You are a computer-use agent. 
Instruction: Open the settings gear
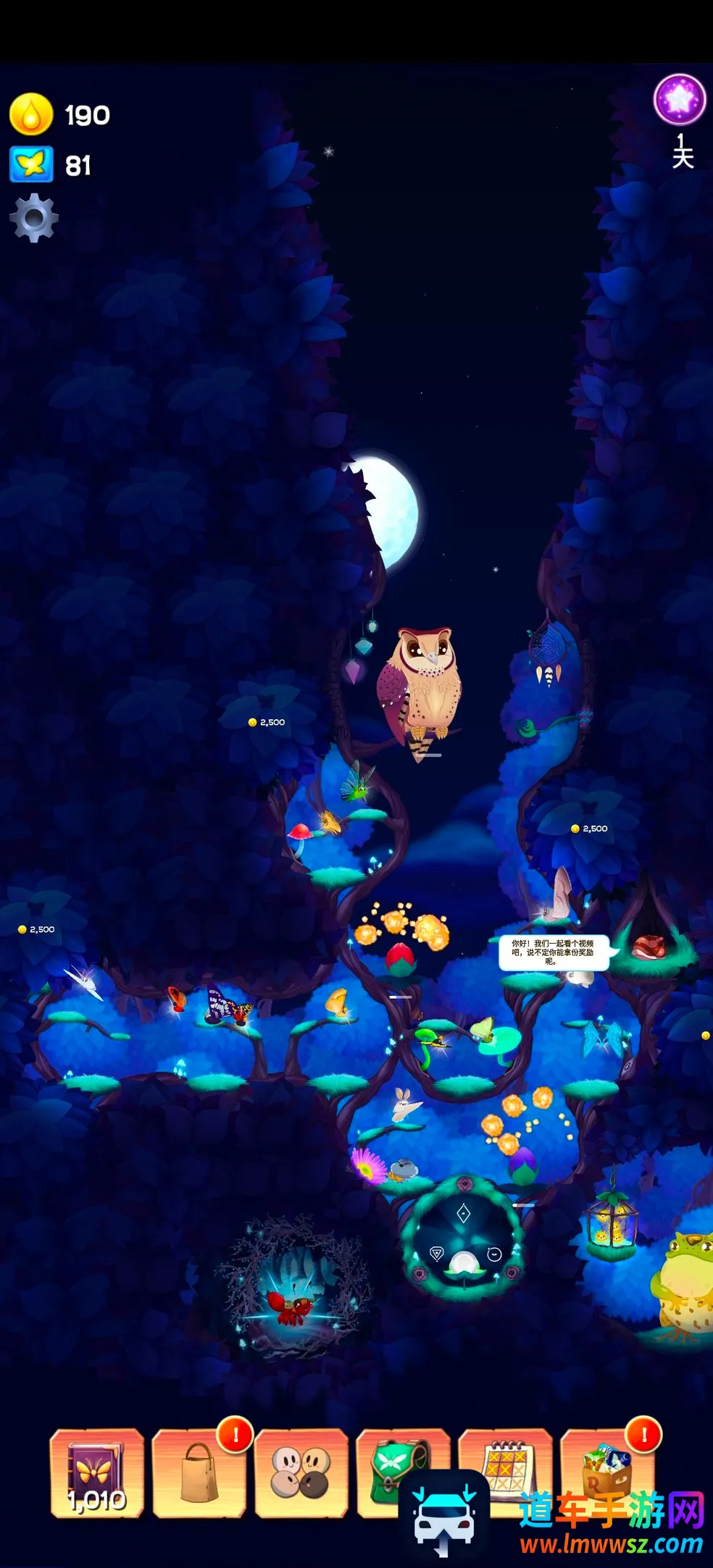pyautogui.click(x=33, y=217)
